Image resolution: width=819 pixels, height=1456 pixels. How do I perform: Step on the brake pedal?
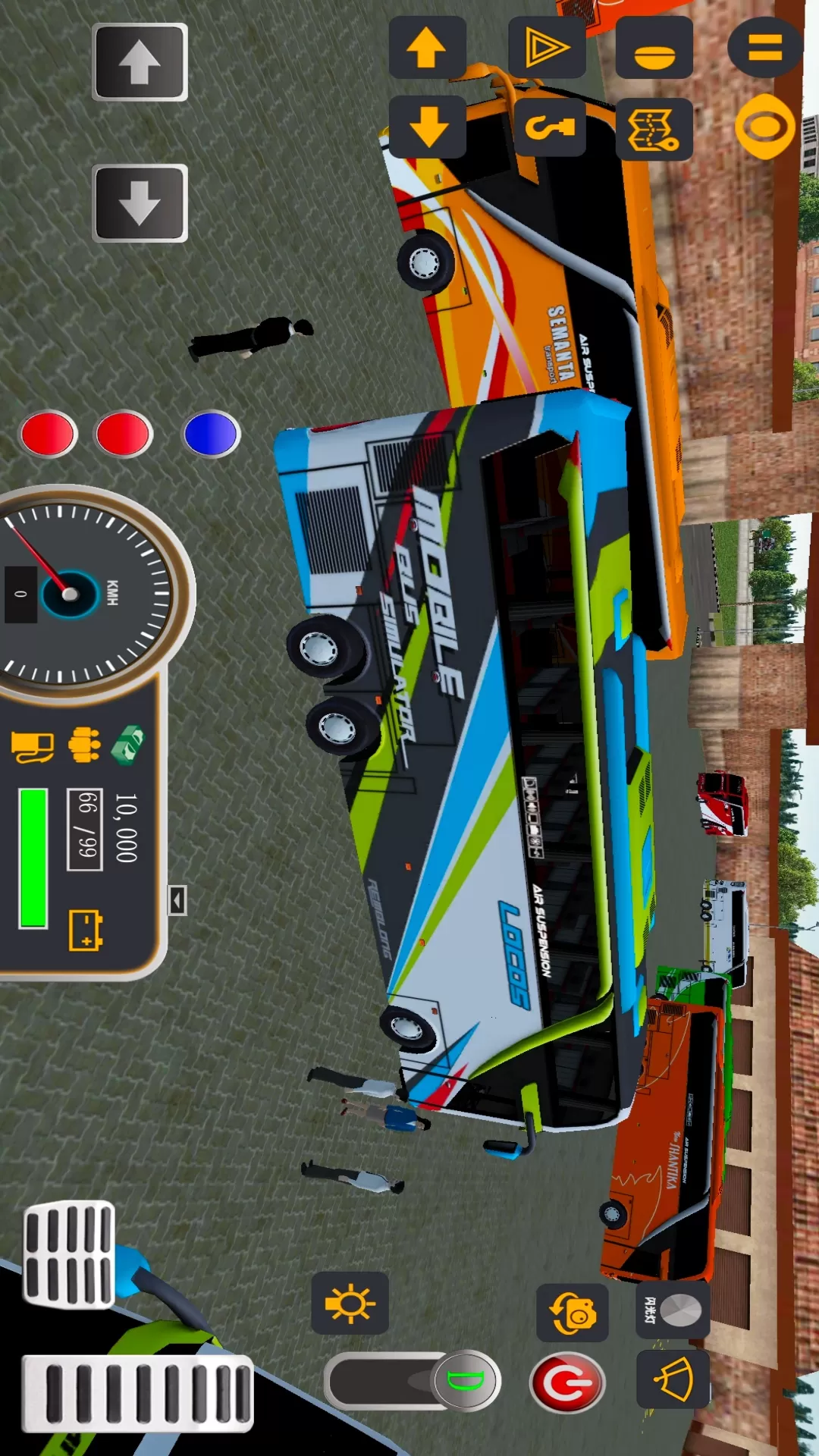click(x=69, y=1255)
